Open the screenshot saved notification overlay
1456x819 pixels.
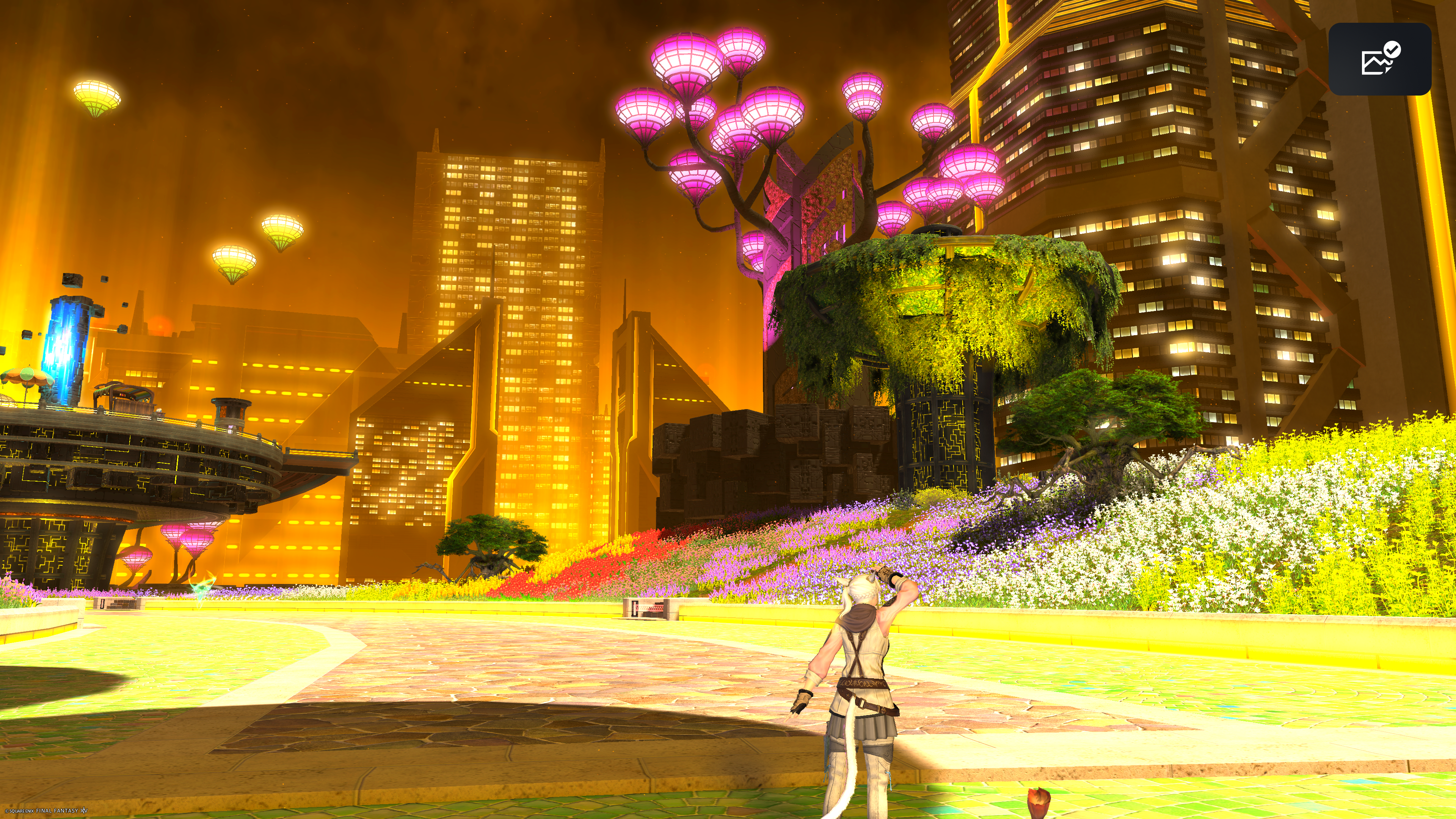pos(1379,59)
